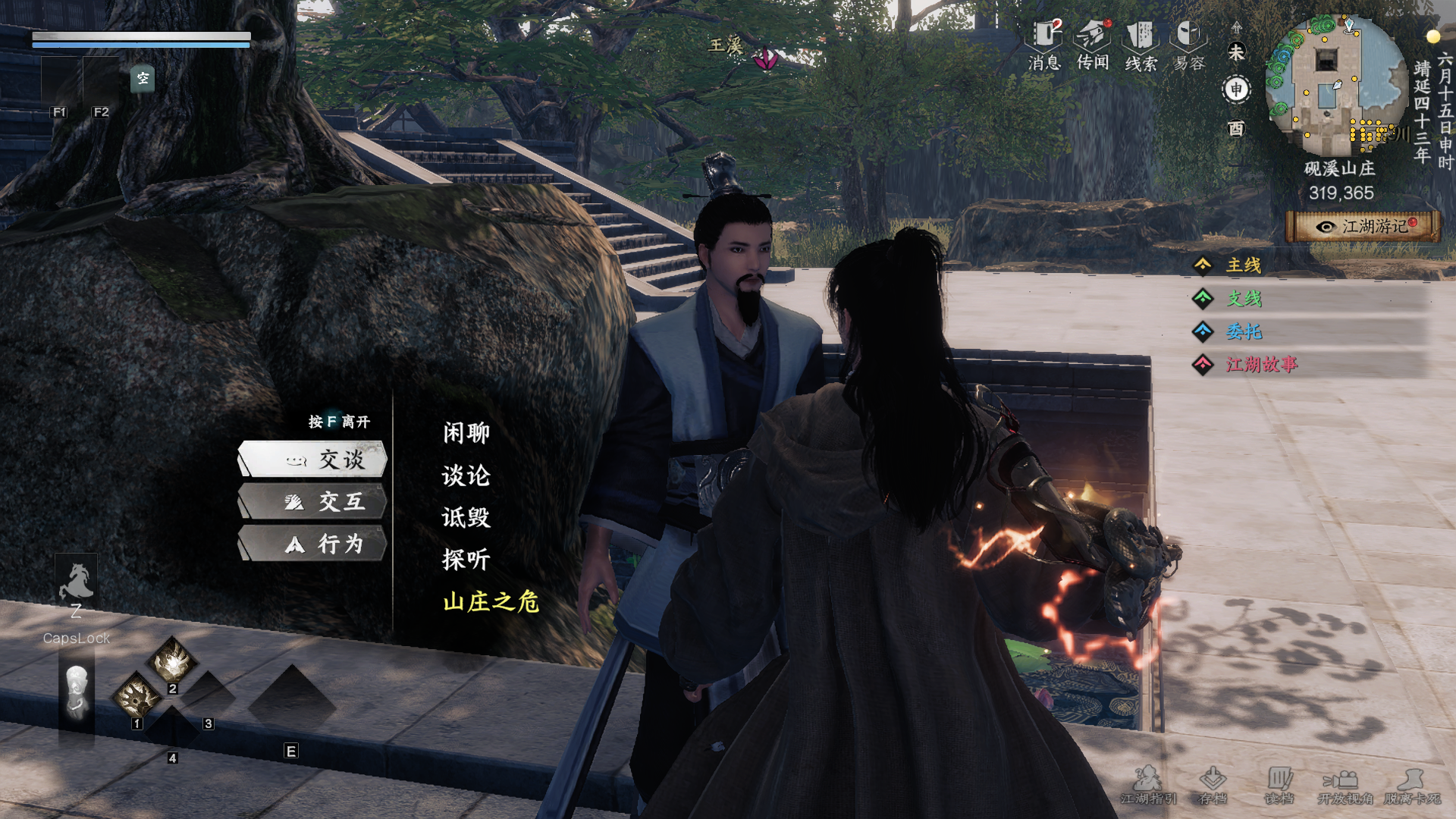The width and height of the screenshot is (1456, 819).
Task: Expand the 主线 main quest tracker
Action: coord(1243,265)
